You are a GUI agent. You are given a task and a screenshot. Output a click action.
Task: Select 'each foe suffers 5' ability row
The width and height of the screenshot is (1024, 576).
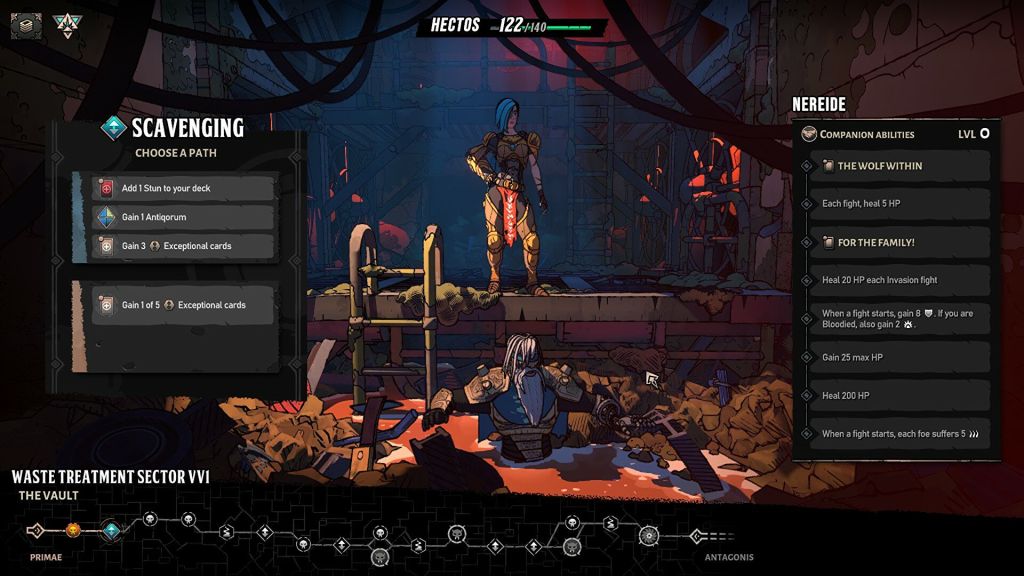click(896, 434)
